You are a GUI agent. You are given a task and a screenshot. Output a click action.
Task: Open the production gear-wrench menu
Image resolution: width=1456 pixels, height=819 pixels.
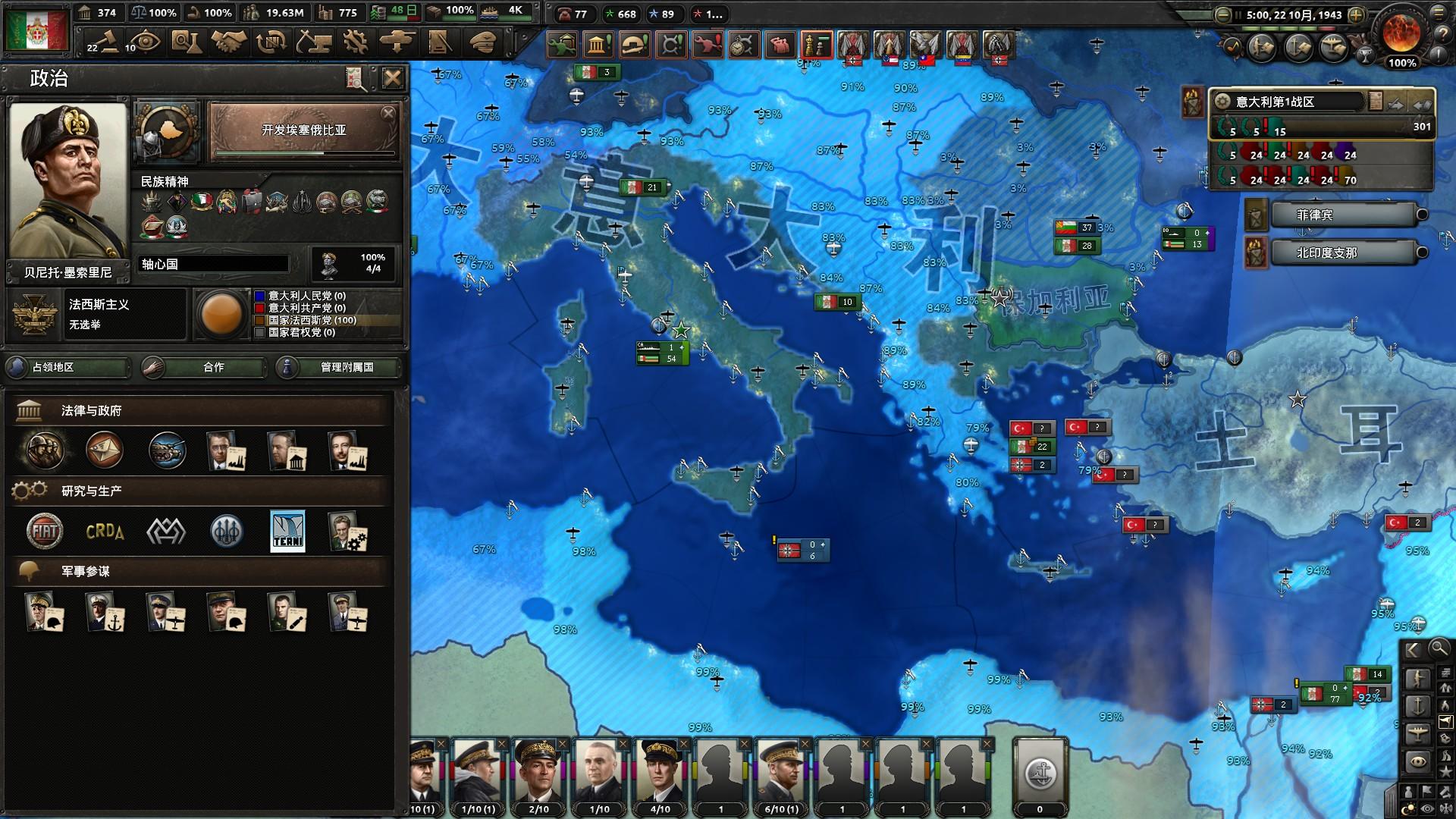[355, 42]
